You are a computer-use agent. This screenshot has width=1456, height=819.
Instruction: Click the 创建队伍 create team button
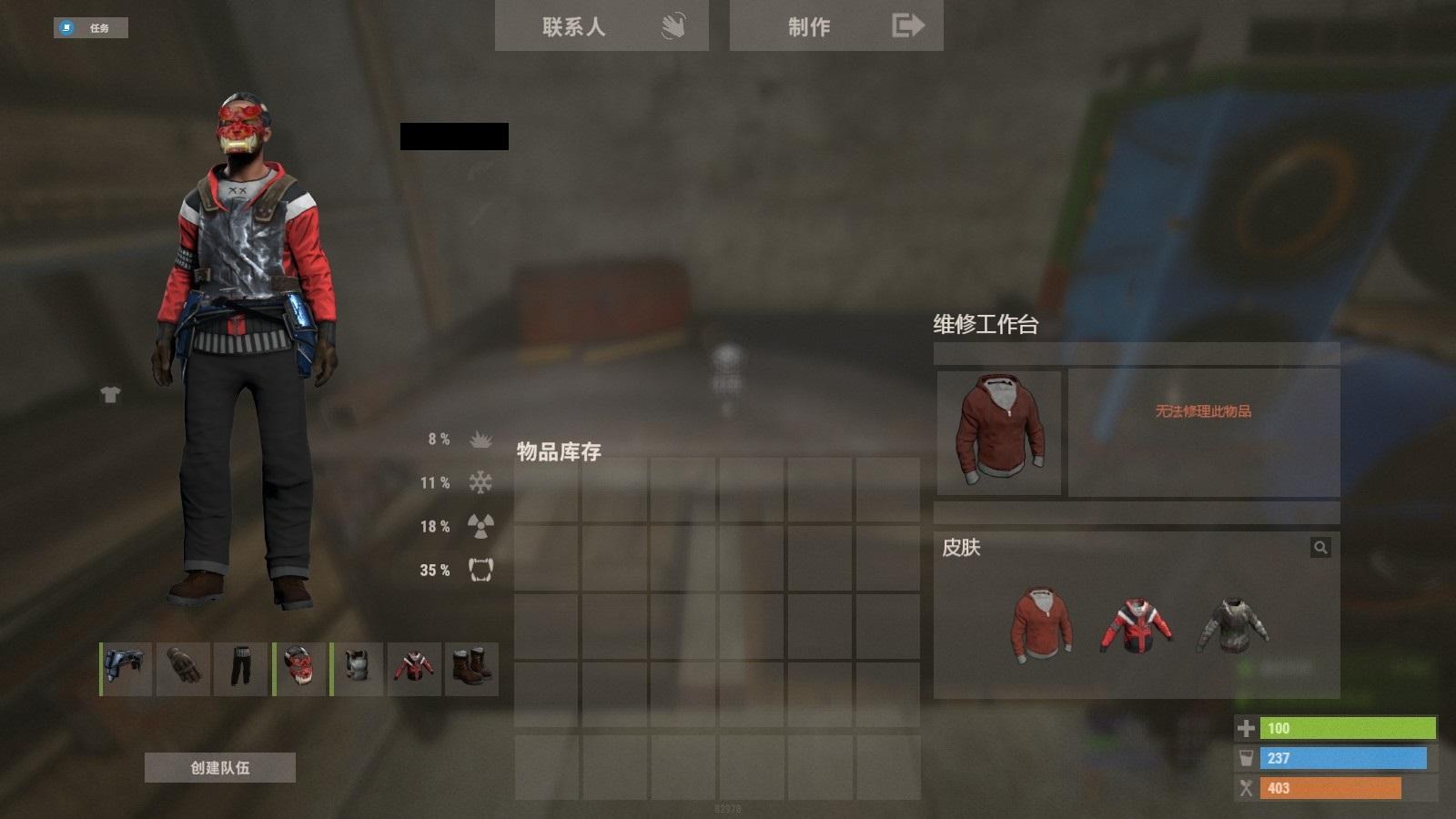tap(221, 768)
